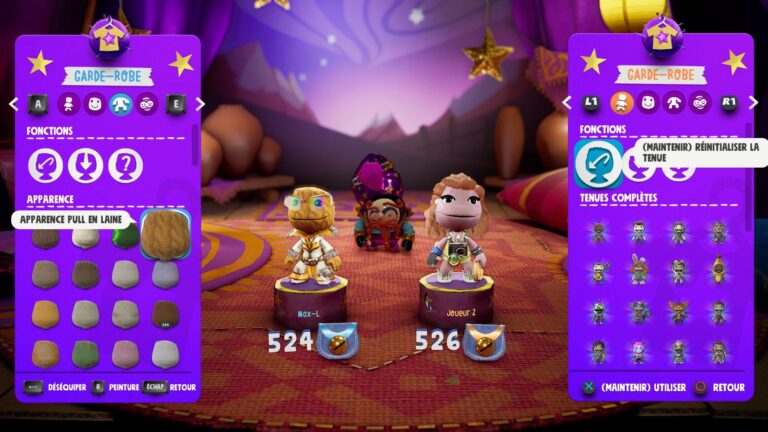
Task: Open the body skin tab in Joueur 2's wardrobe
Action: point(674,102)
